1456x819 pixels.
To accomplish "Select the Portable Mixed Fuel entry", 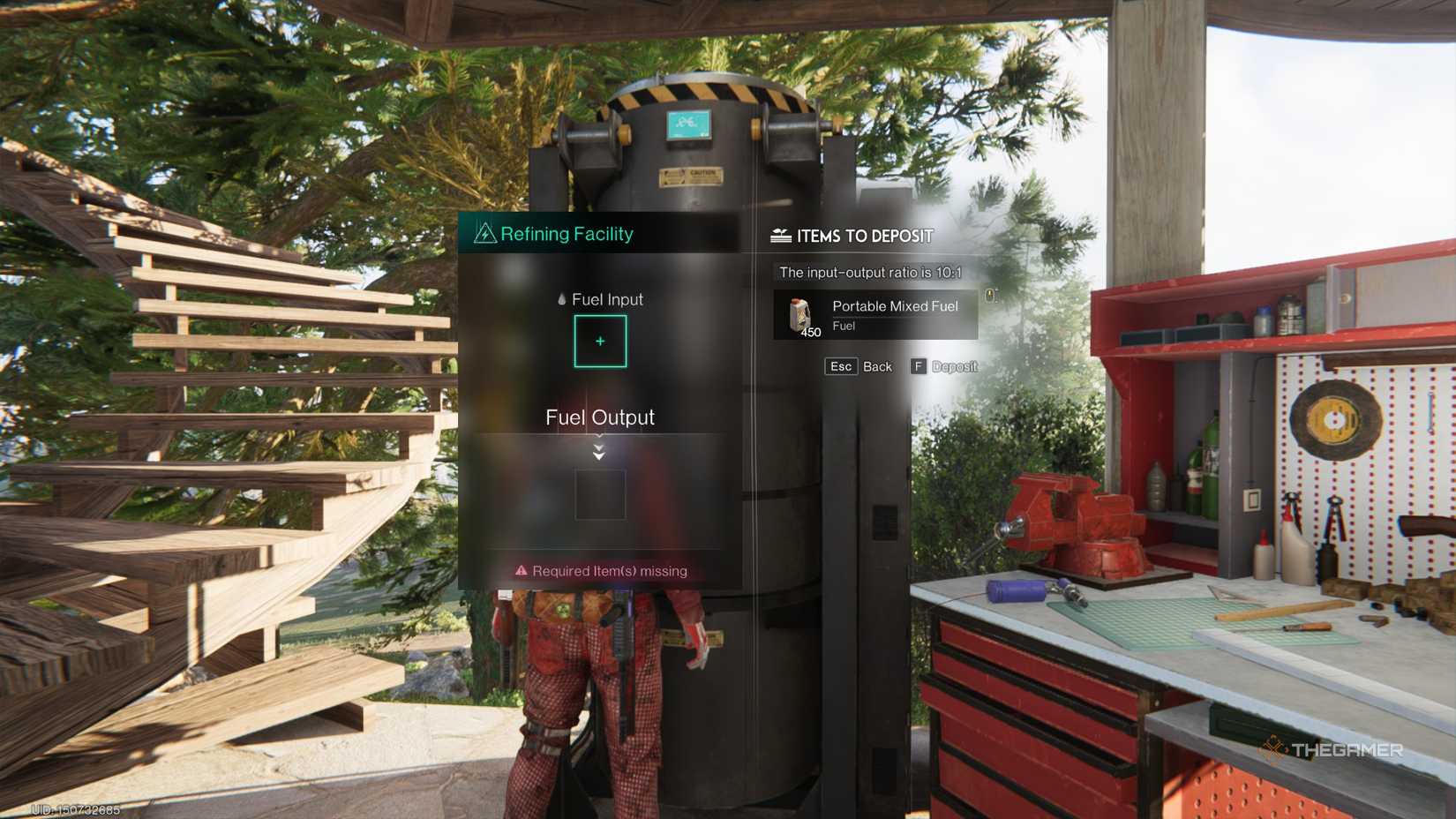I will tap(875, 315).
